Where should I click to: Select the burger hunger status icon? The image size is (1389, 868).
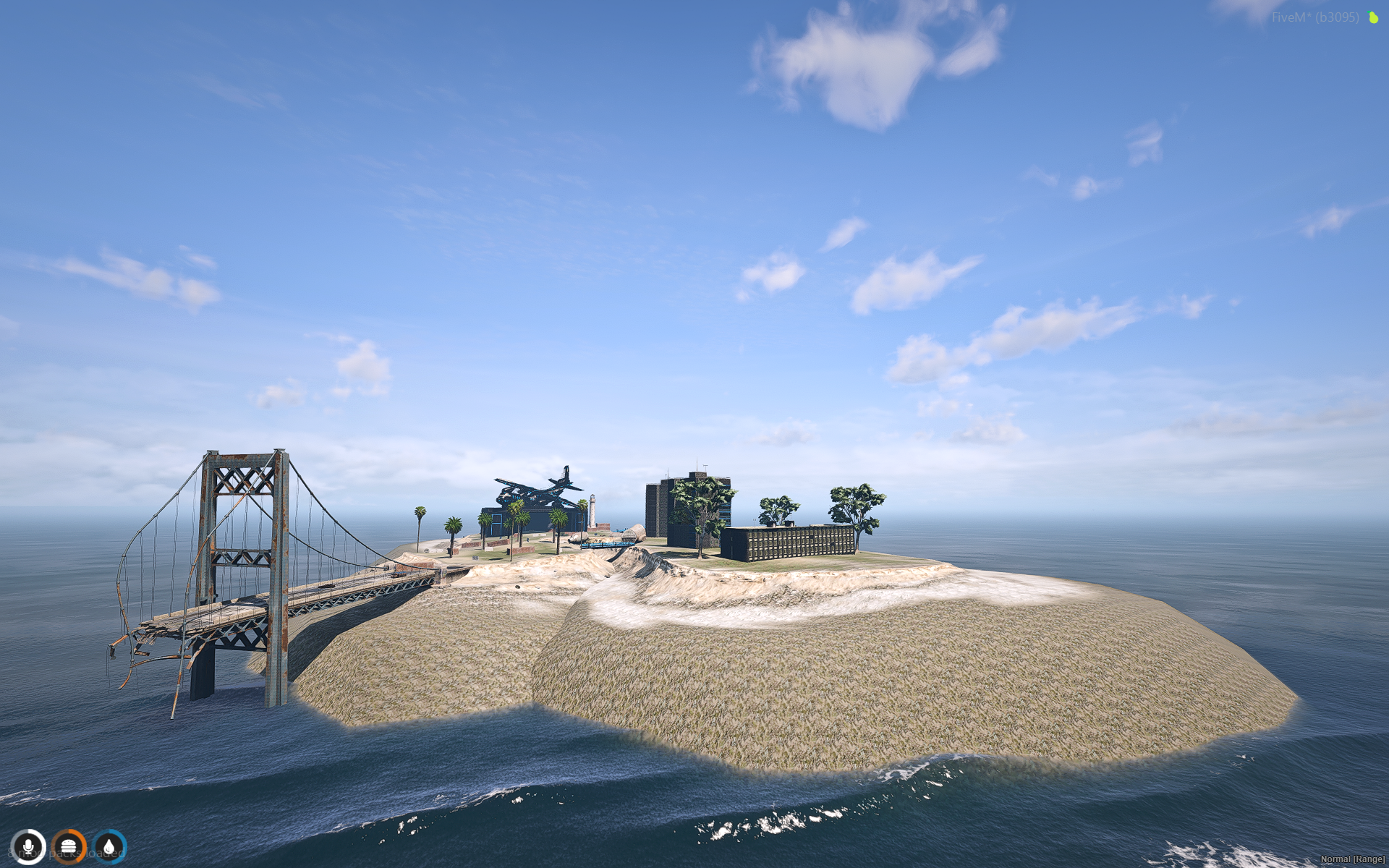[x=69, y=846]
